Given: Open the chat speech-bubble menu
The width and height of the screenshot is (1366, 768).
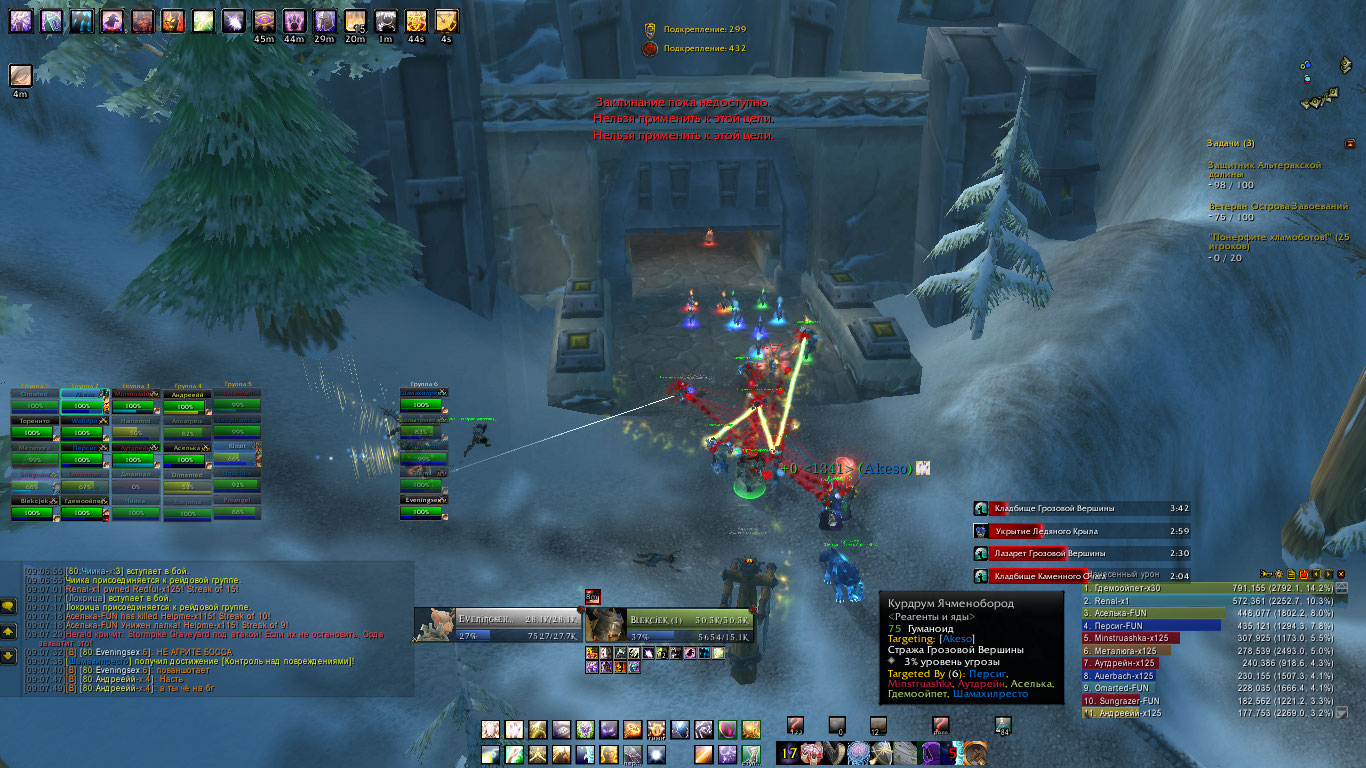Looking at the screenshot, I should (x=8, y=606).
